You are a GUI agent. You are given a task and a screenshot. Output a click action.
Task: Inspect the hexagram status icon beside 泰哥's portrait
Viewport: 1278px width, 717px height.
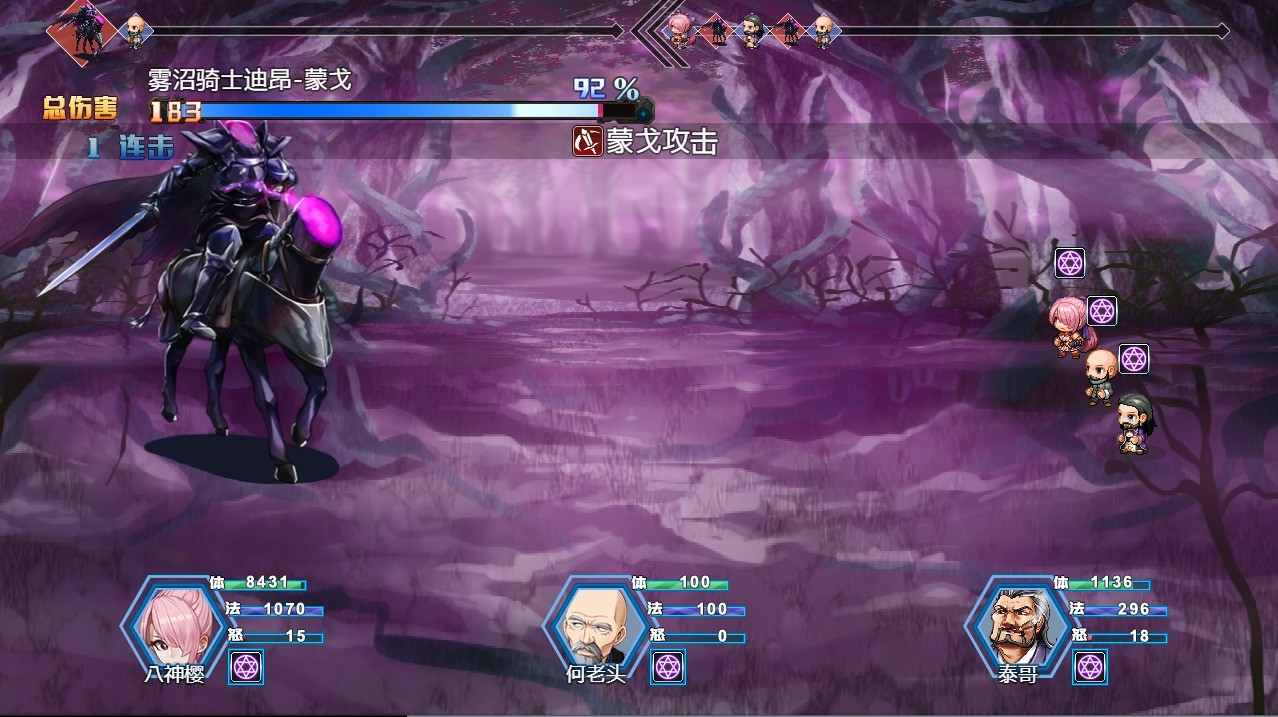tap(1090, 667)
